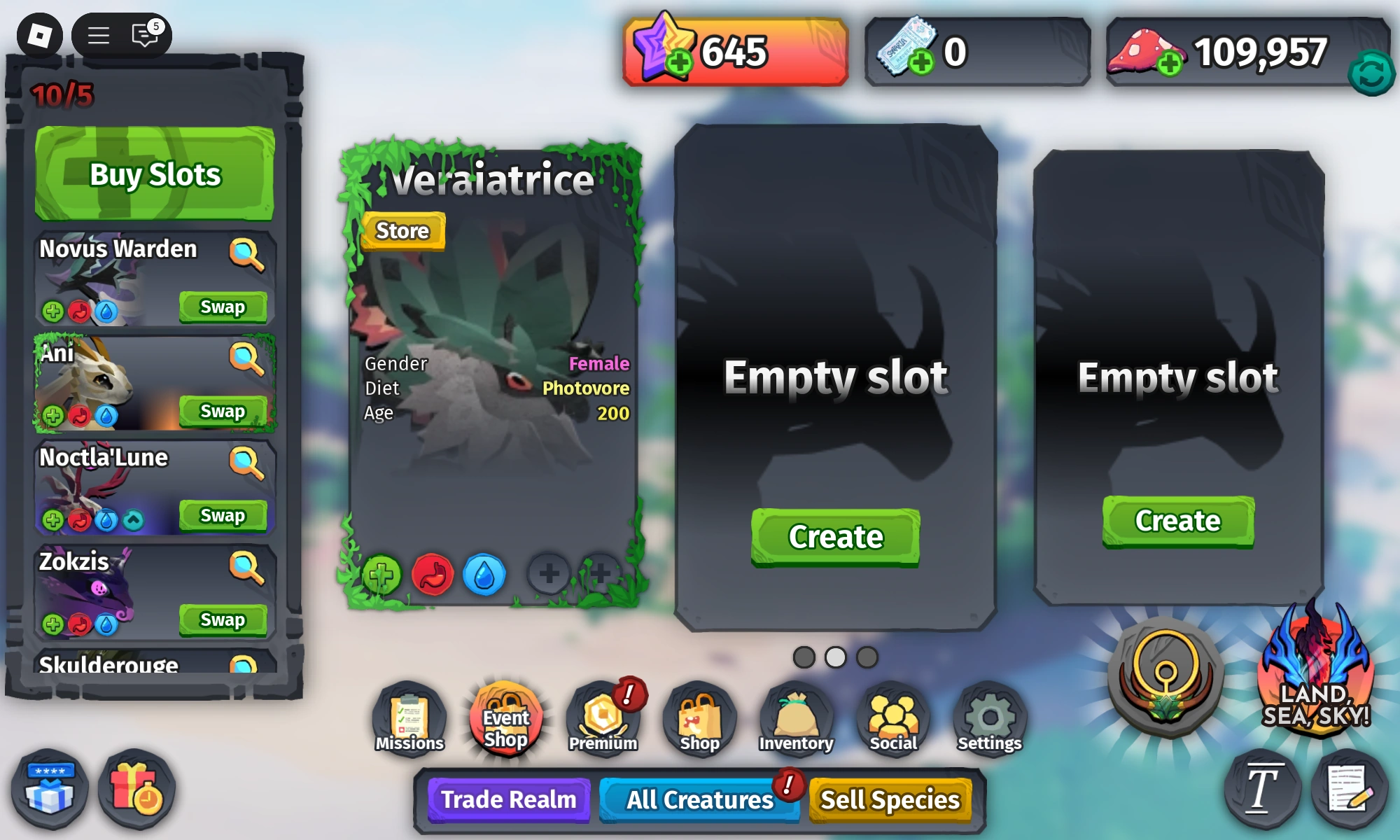Click the green refresh icon beside mushrooms
Viewport: 1400px width, 840px height.
click(x=1371, y=71)
